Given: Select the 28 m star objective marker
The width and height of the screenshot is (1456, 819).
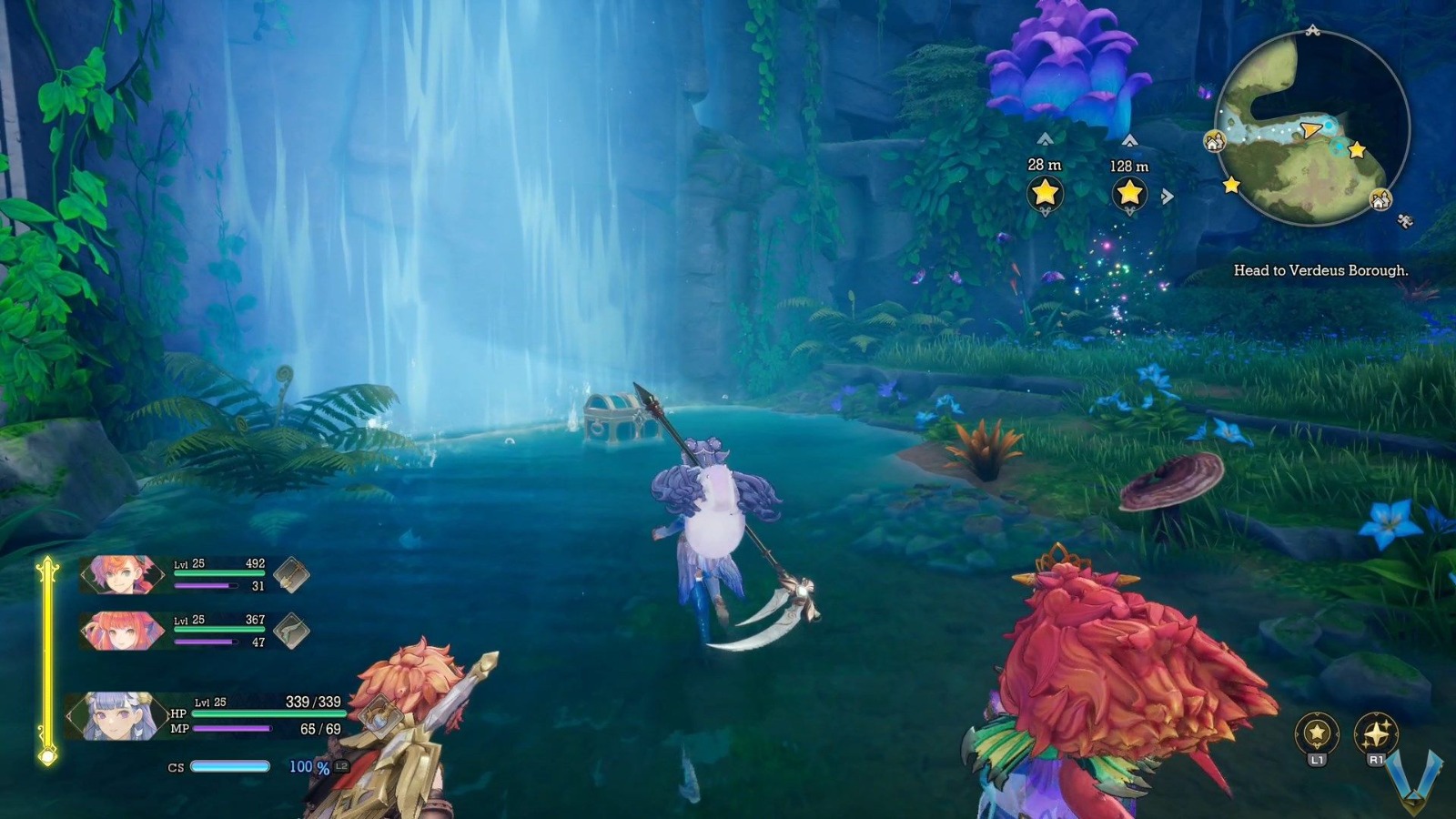Looking at the screenshot, I should (1043, 192).
